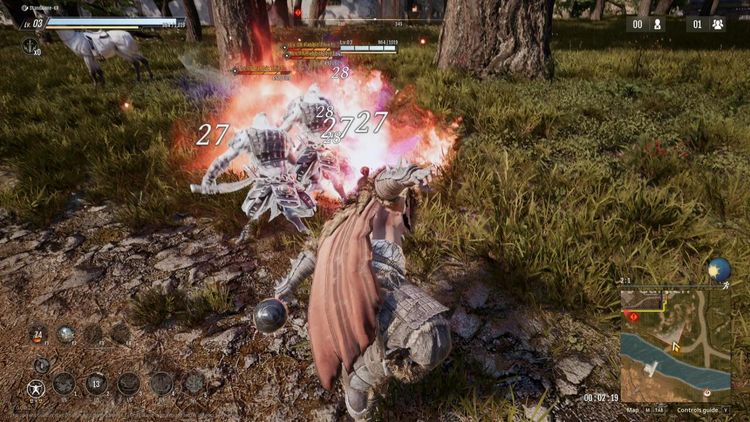The width and height of the screenshot is (750, 422).
Task: Use the item slot showing 24
Action: click(x=38, y=335)
